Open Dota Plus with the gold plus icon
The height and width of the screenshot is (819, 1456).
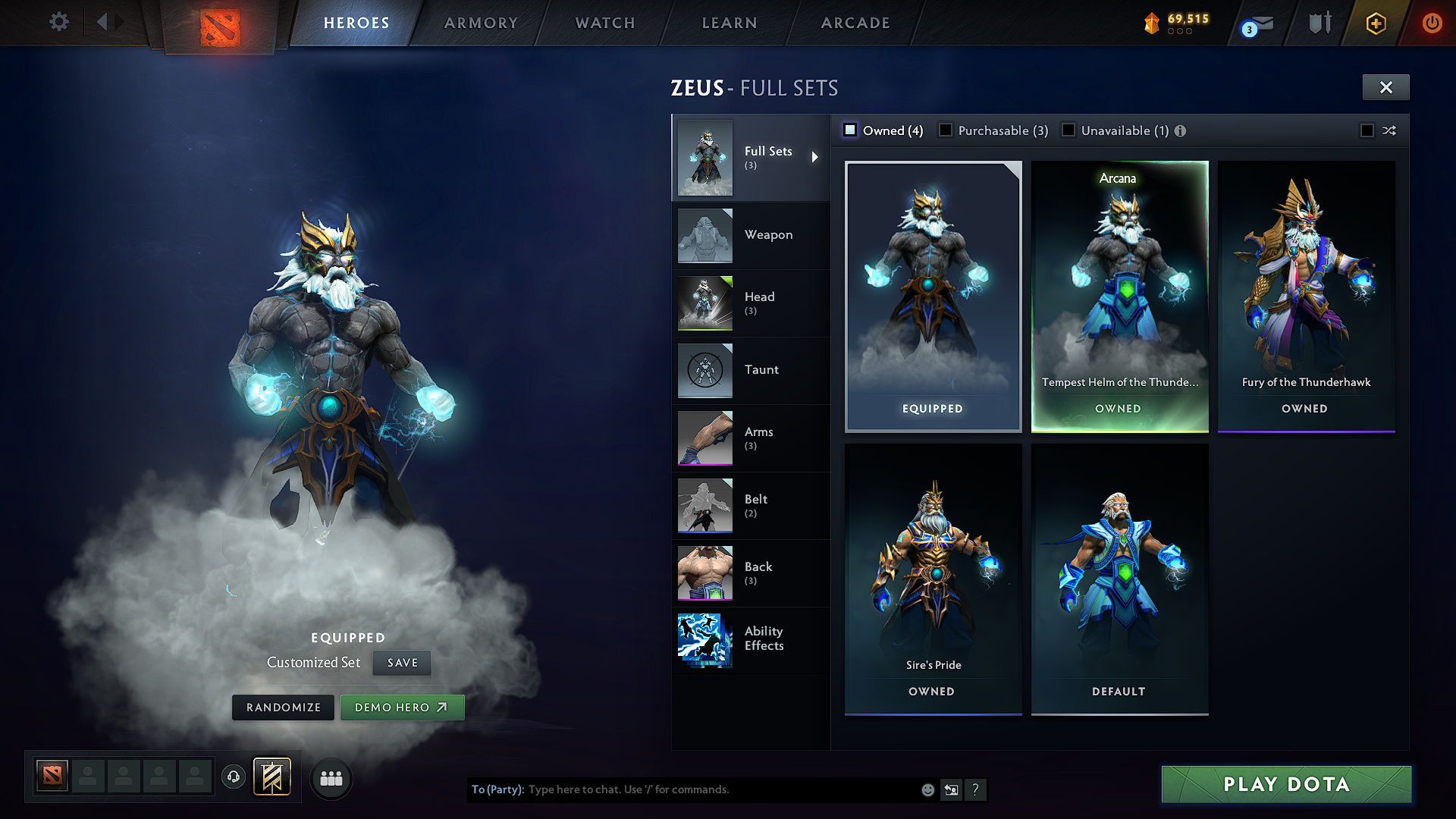pos(1375,24)
